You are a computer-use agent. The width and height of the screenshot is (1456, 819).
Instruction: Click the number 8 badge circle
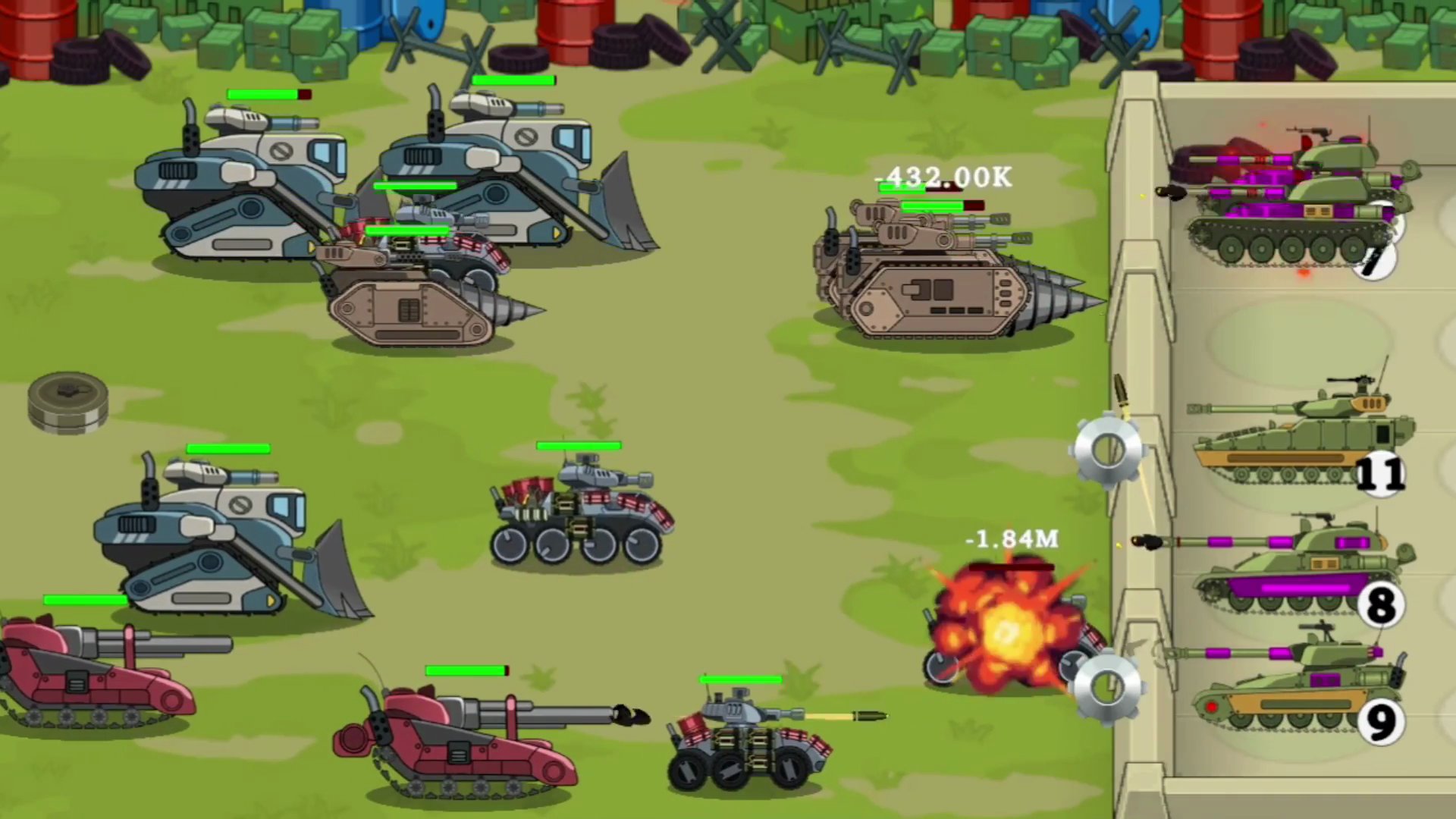(x=1382, y=603)
